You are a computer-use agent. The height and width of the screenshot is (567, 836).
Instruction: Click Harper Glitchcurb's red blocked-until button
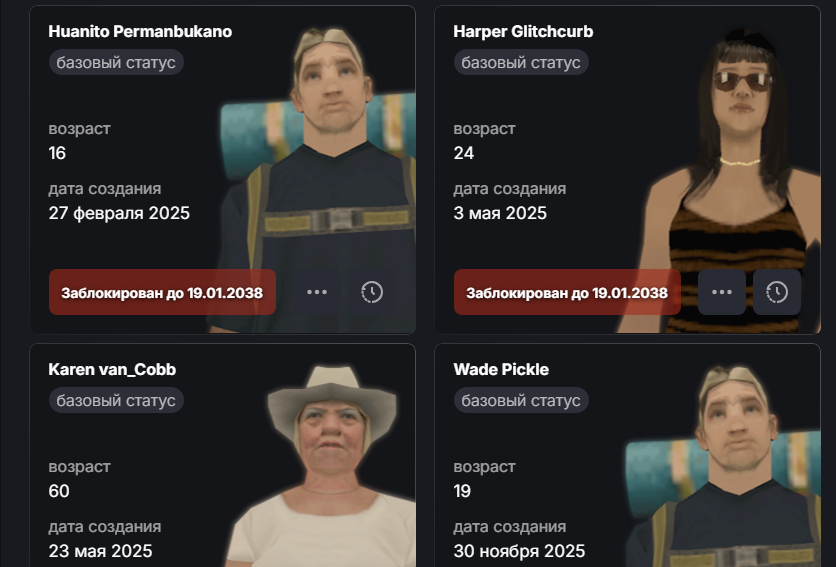click(567, 293)
